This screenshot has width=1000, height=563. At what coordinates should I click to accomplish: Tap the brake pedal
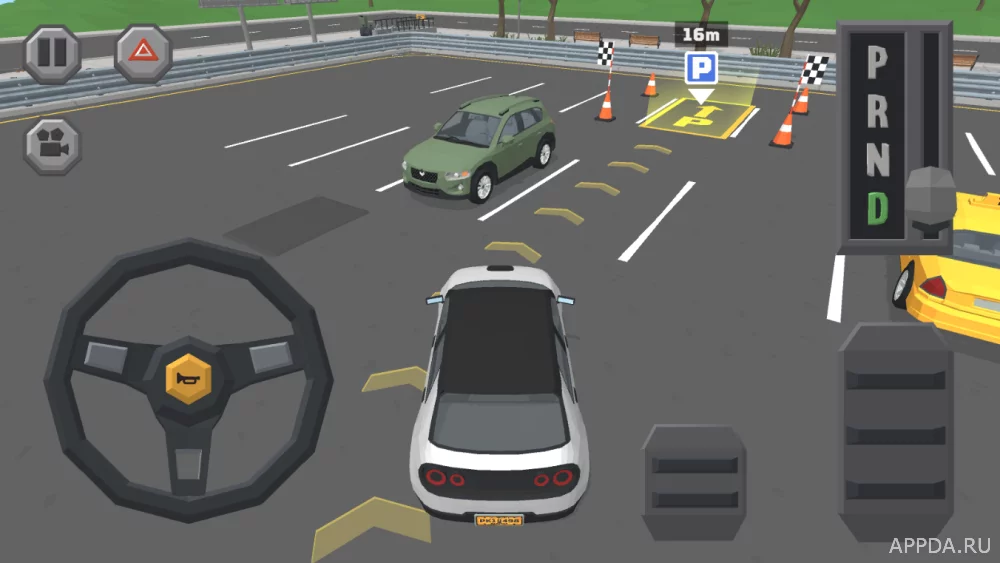tap(694, 481)
